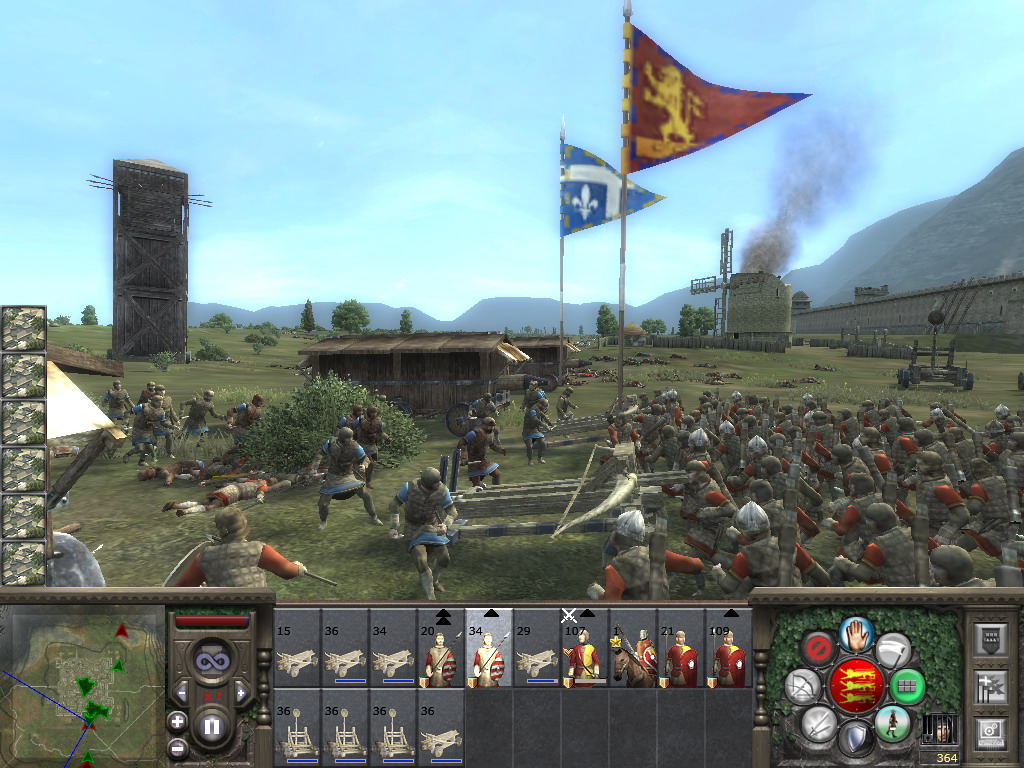This screenshot has height=768, width=1024.
Task: Select the general's mounted bodyguard card
Action: (633, 657)
